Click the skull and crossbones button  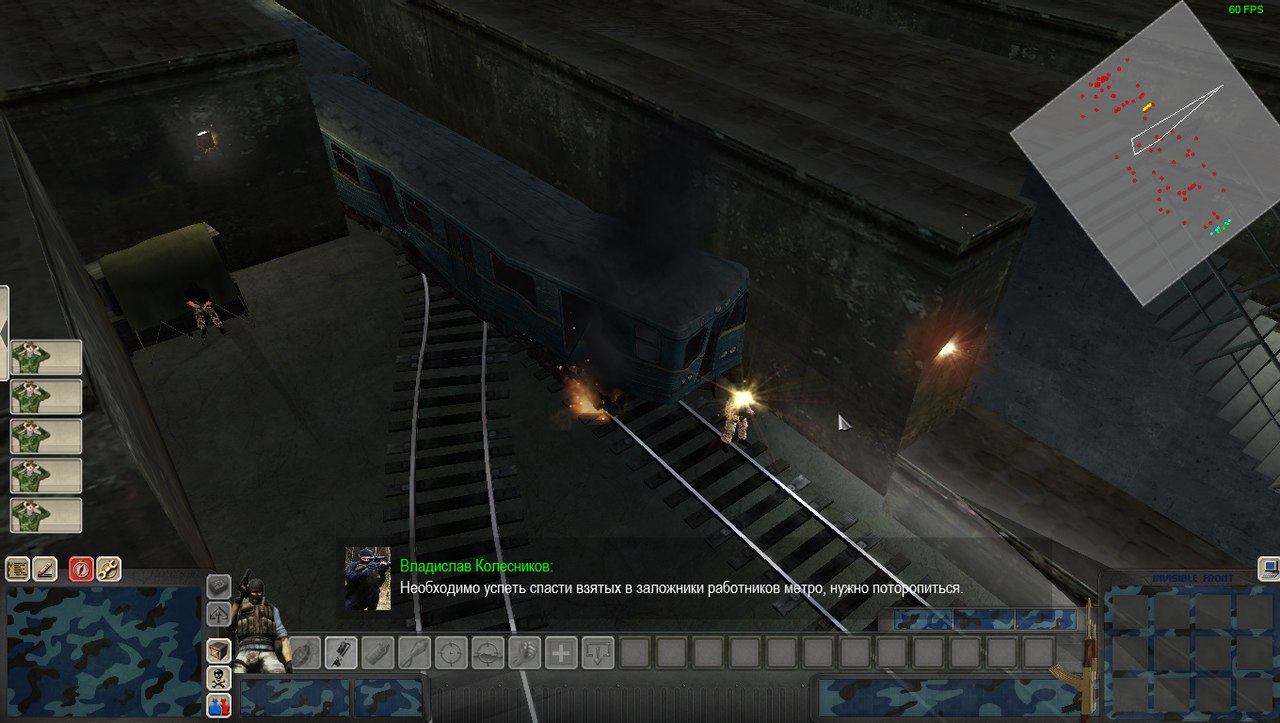(x=219, y=678)
